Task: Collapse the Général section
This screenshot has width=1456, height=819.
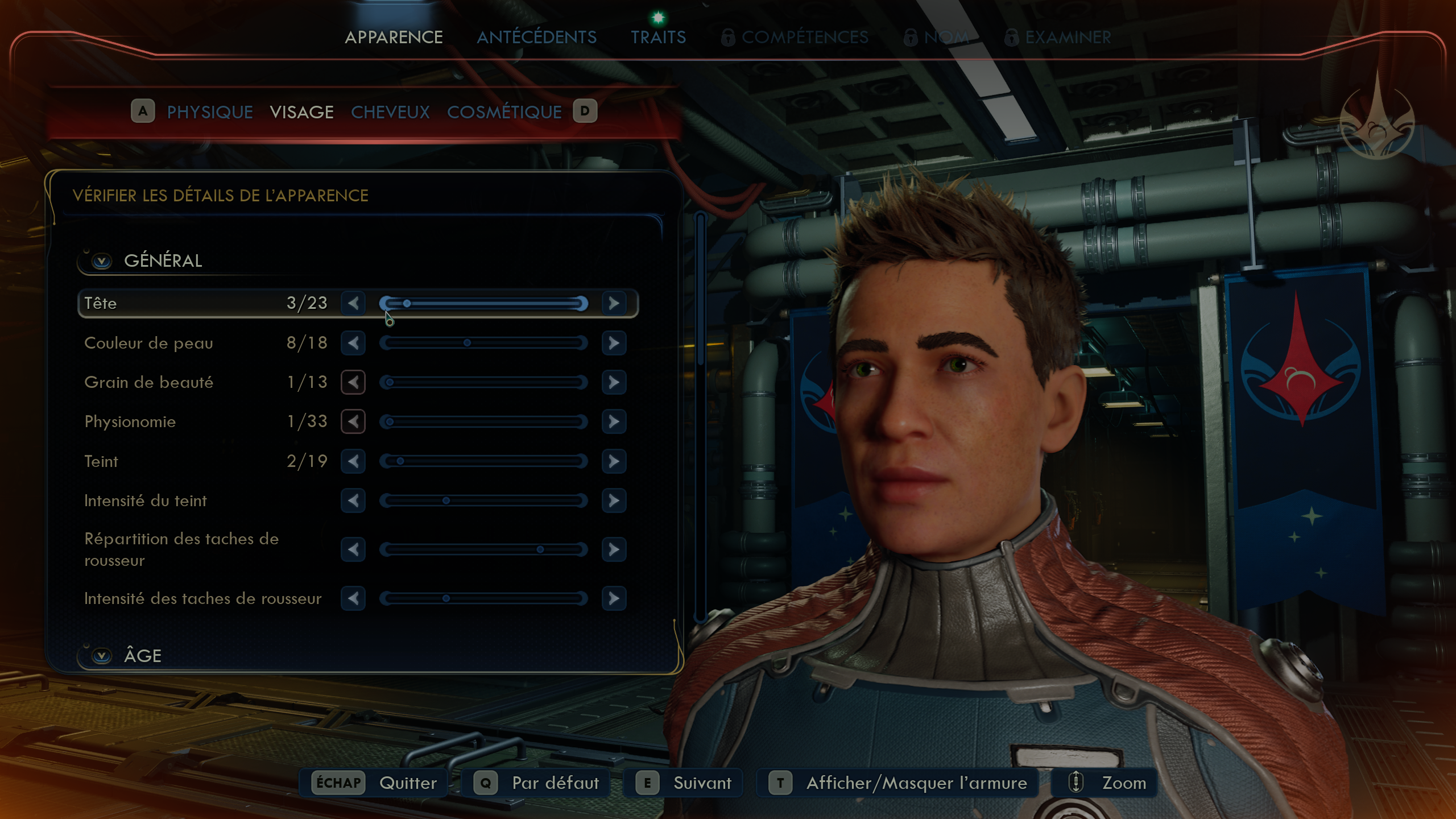Action: click(102, 261)
